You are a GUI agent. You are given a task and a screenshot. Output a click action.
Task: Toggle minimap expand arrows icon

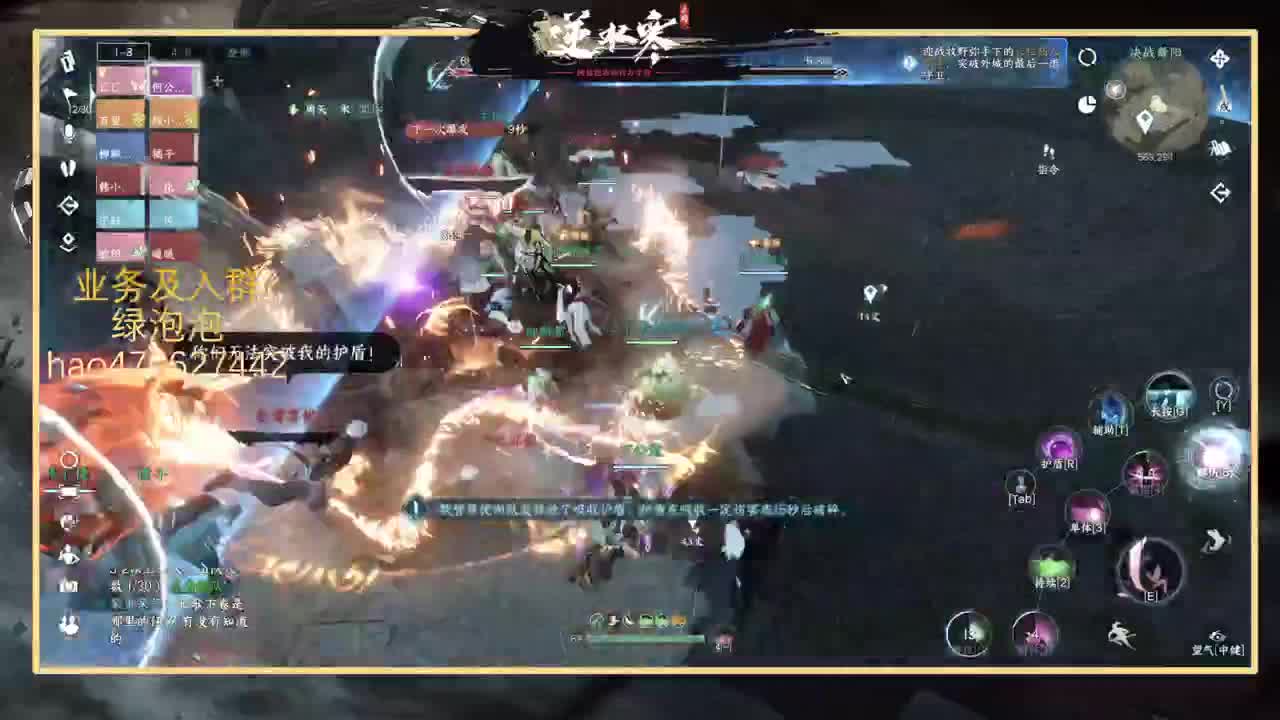pos(1220,58)
